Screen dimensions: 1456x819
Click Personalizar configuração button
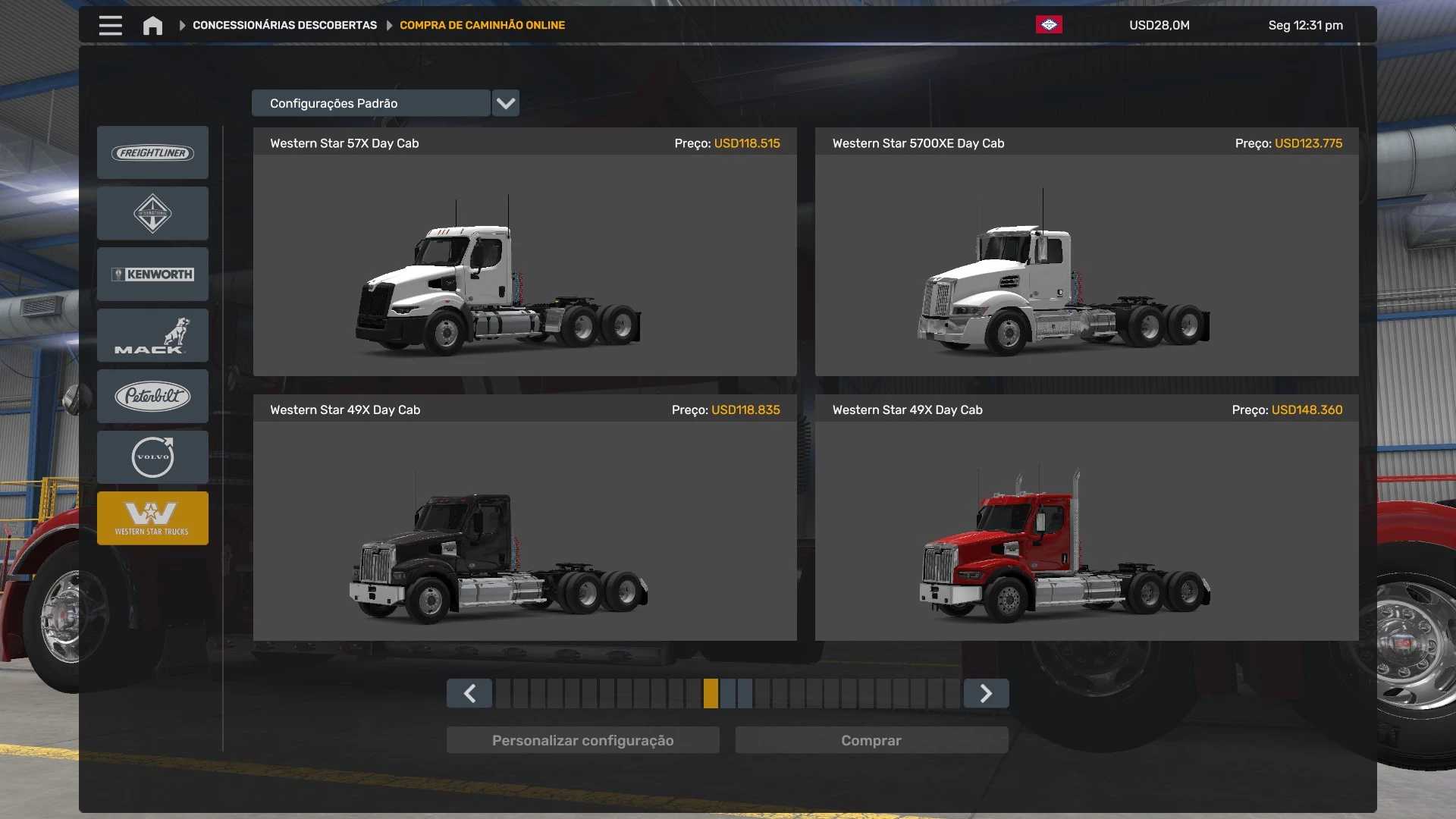coord(582,741)
